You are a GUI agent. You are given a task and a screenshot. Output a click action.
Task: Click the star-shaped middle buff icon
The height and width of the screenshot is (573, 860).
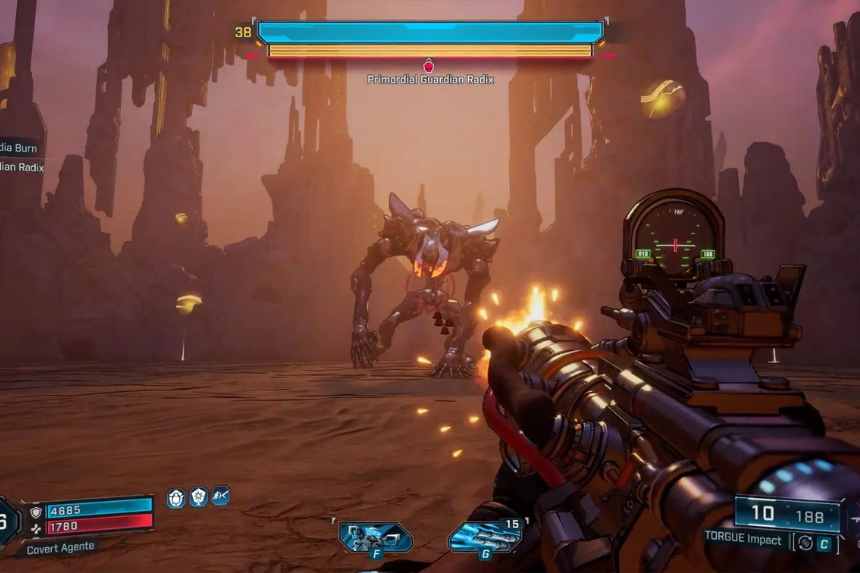click(198, 497)
